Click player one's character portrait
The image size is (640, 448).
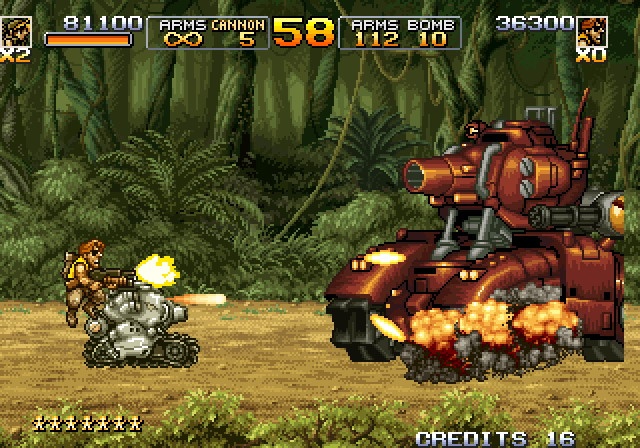click(x=15, y=31)
